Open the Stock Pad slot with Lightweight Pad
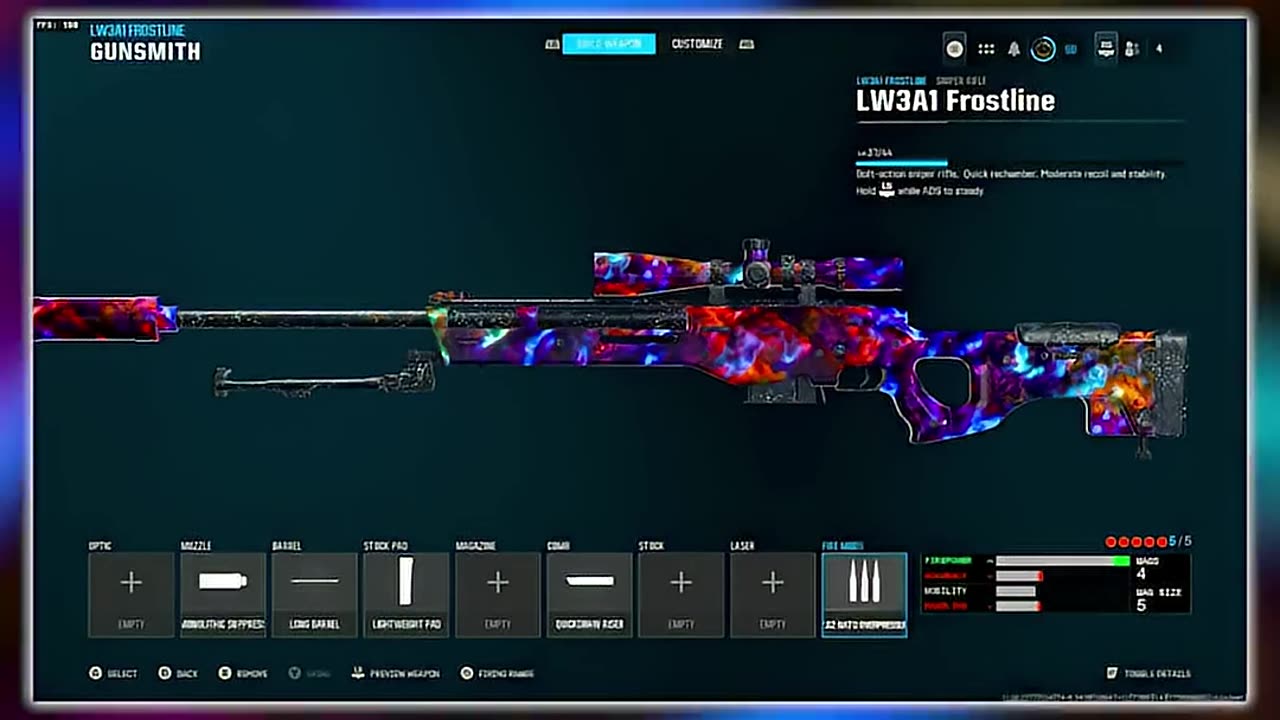 pos(406,594)
